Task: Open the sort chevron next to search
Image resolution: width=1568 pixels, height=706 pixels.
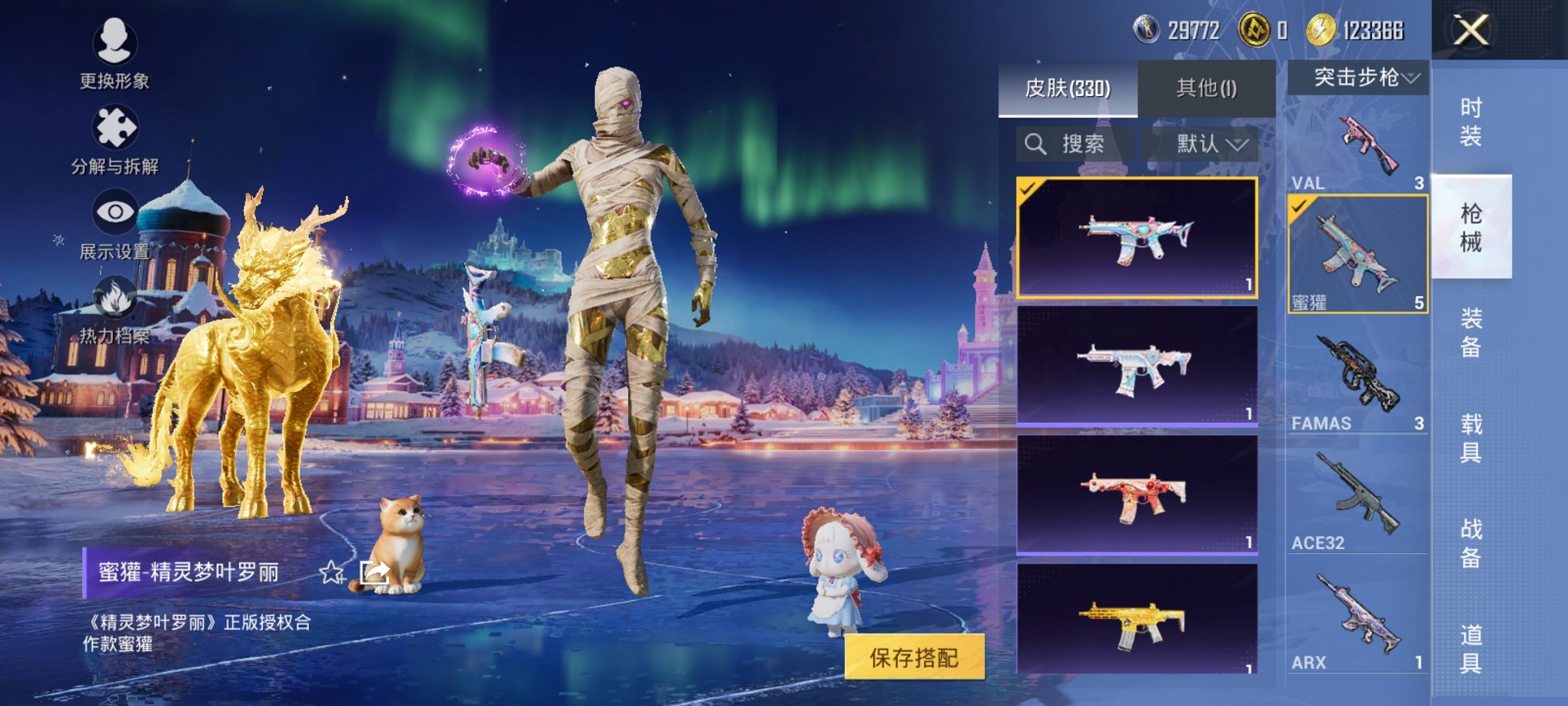Action: (x=1239, y=146)
